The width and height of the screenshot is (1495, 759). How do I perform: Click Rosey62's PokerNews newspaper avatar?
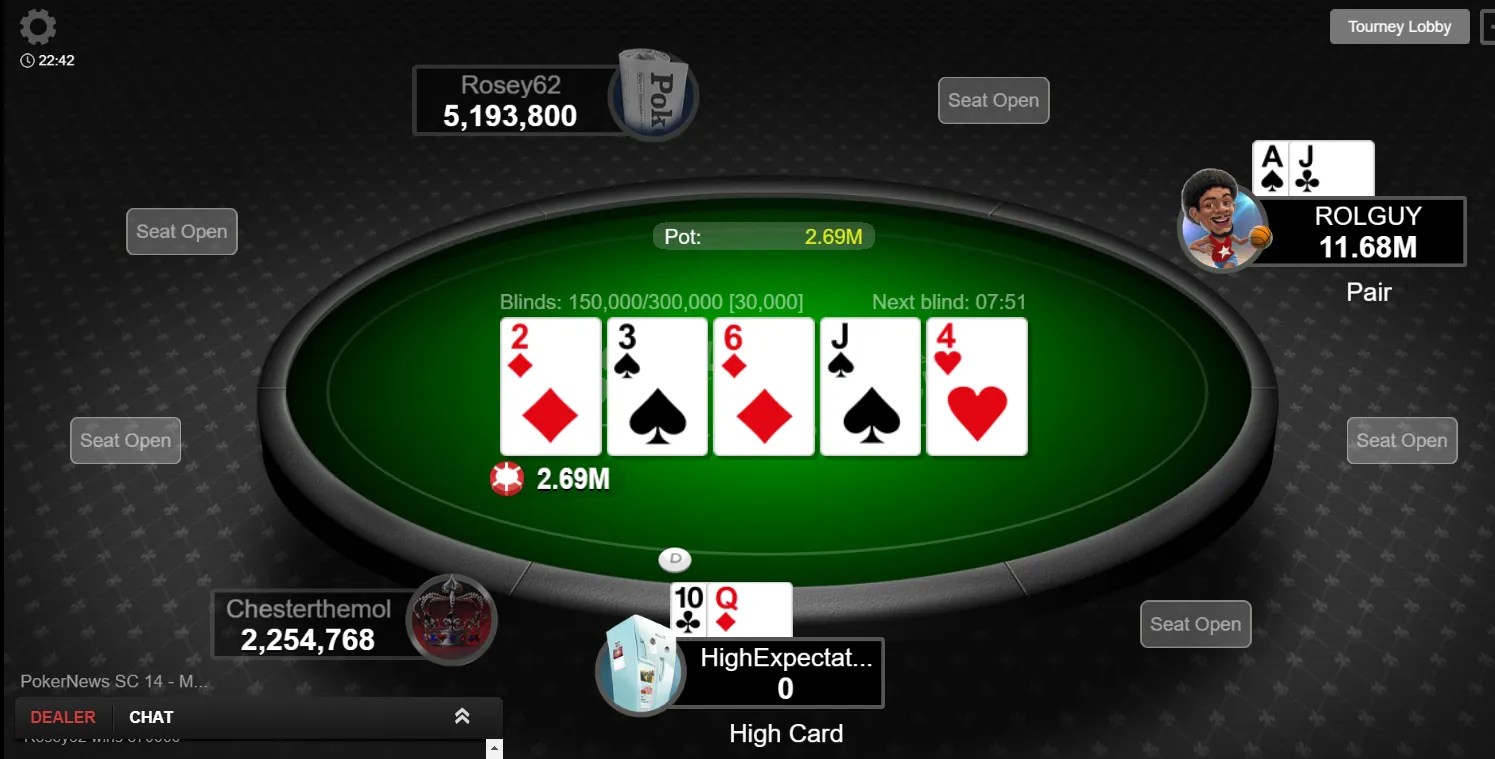pyautogui.click(x=654, y=95)
